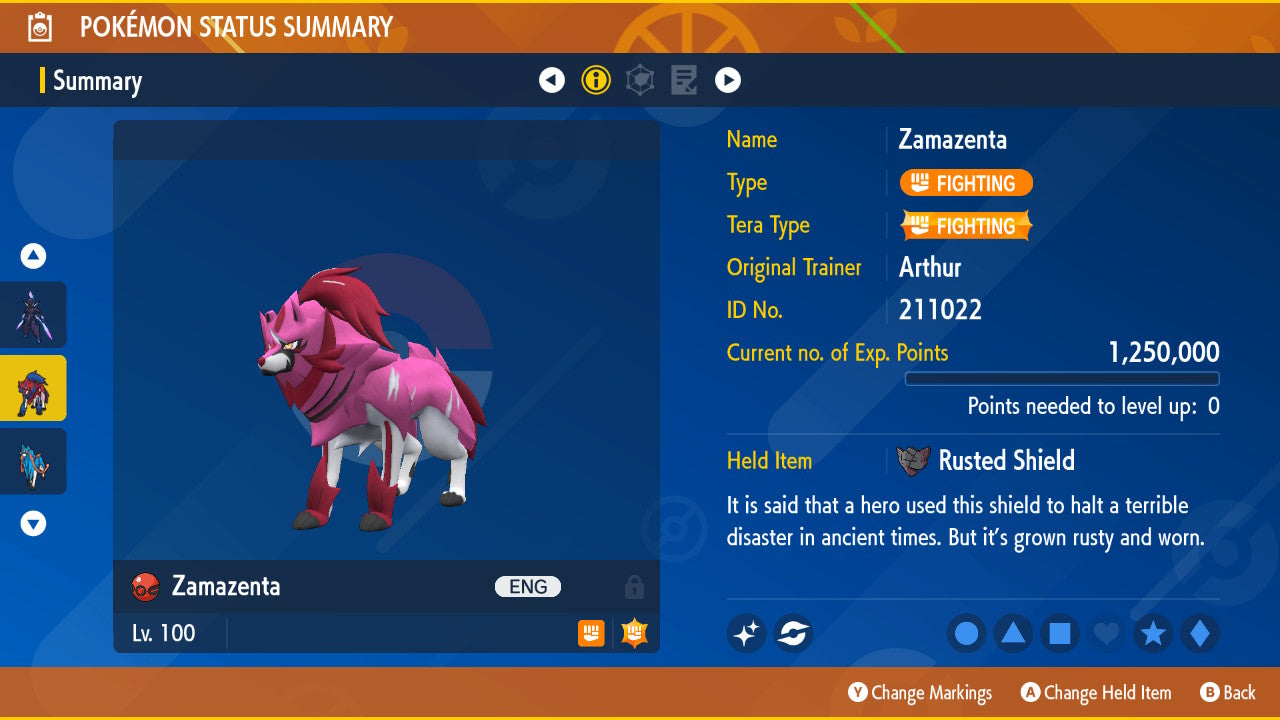
Task: Select the info summary icon in navigation
Action: [596, 79]
